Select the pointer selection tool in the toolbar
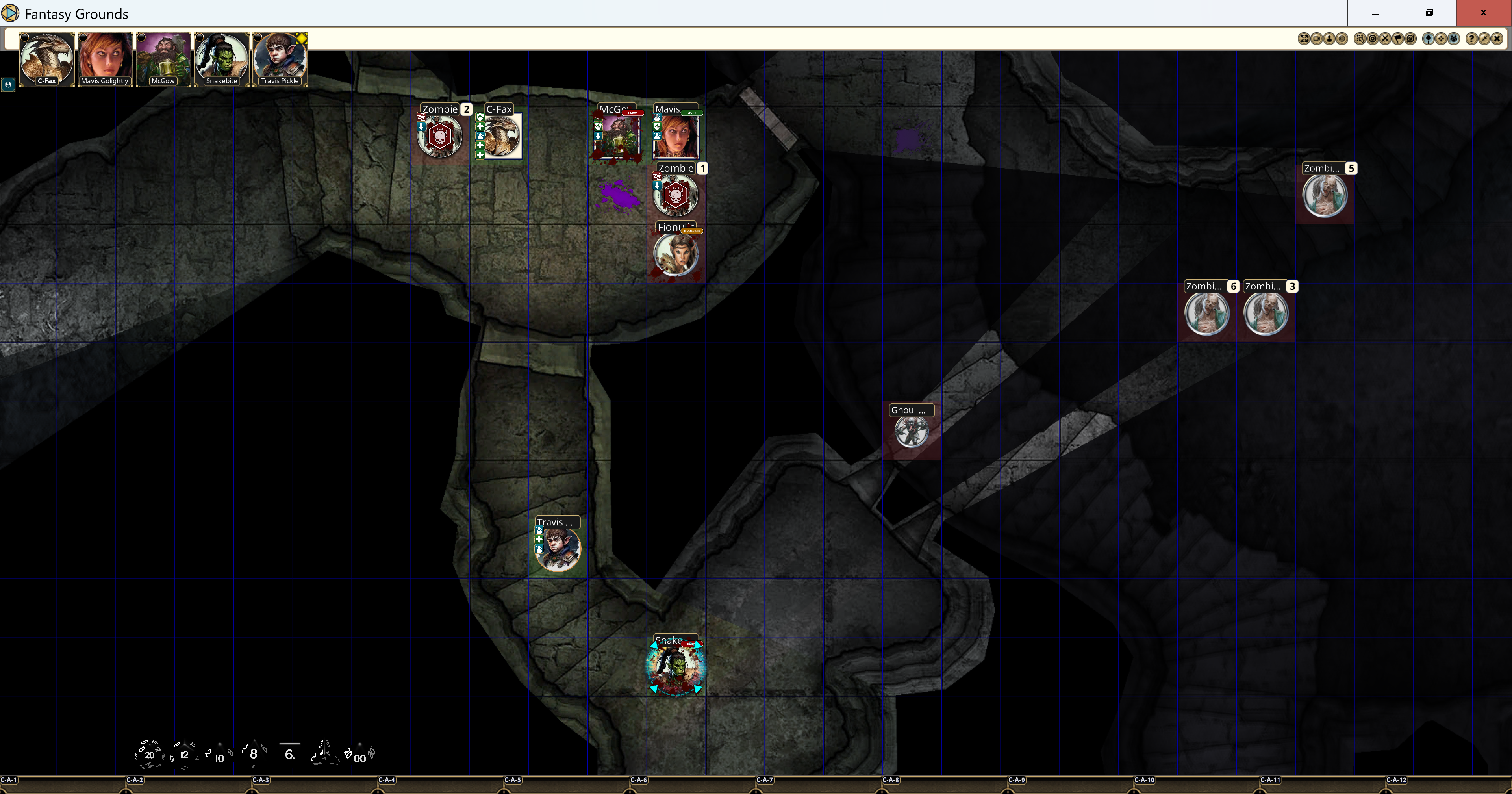The image size is (1512, 794). (x=1360, y=38)
